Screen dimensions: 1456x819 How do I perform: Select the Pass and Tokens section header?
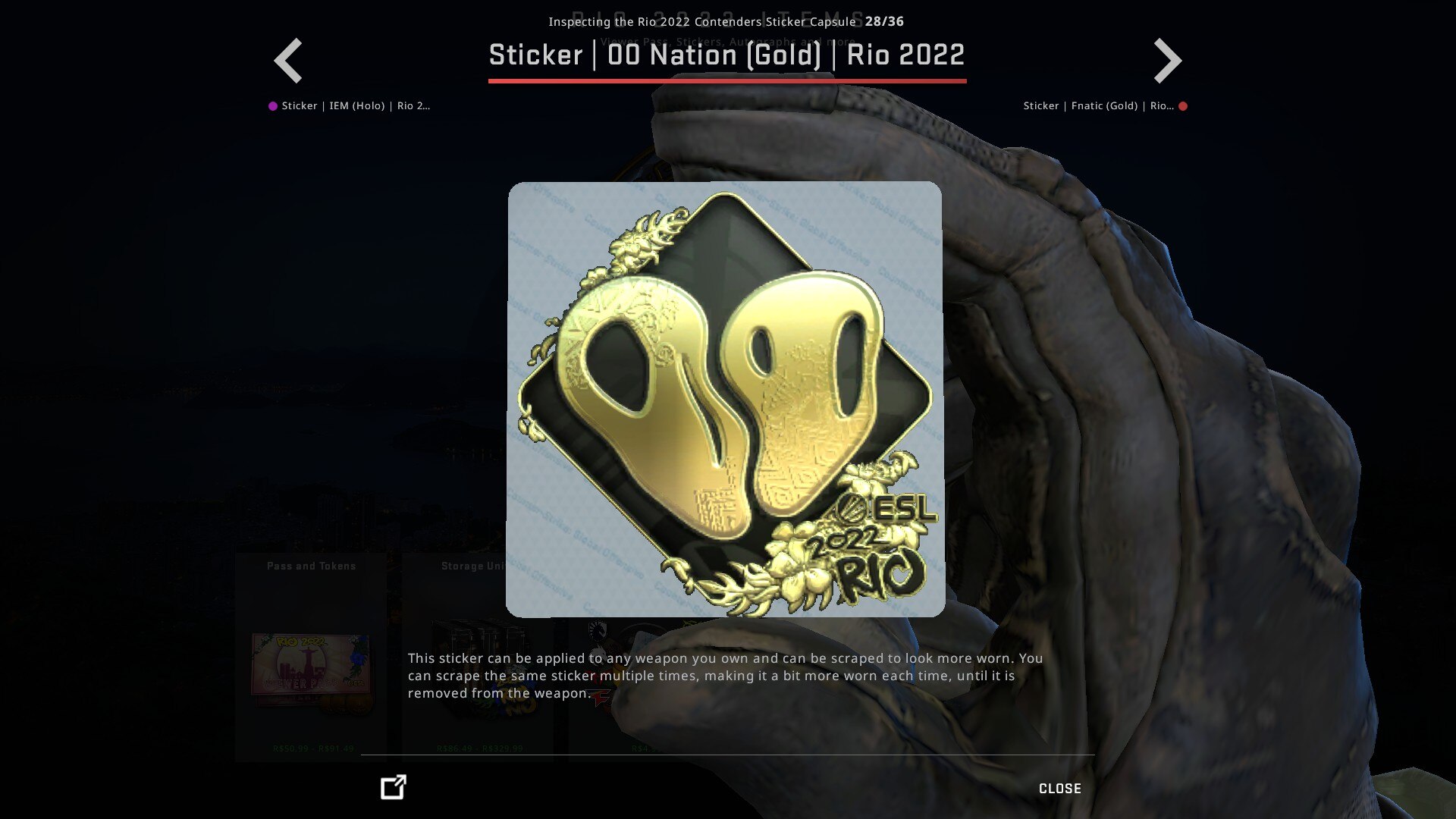(x=311, y=565)
